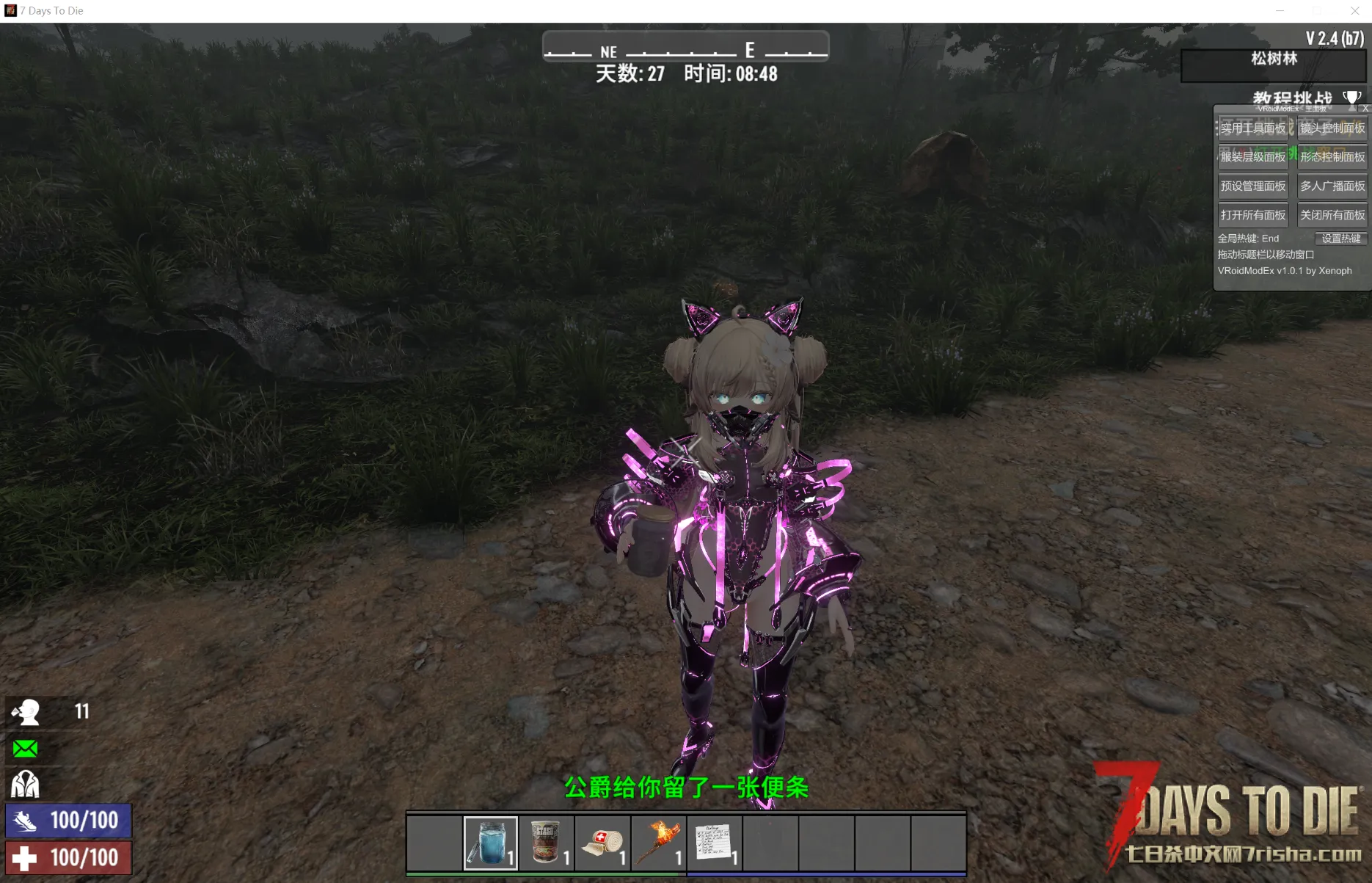Open the 预设管理面板 preset manager
This screenshot has width=1372, height=883.
[x=1252, y=186]
